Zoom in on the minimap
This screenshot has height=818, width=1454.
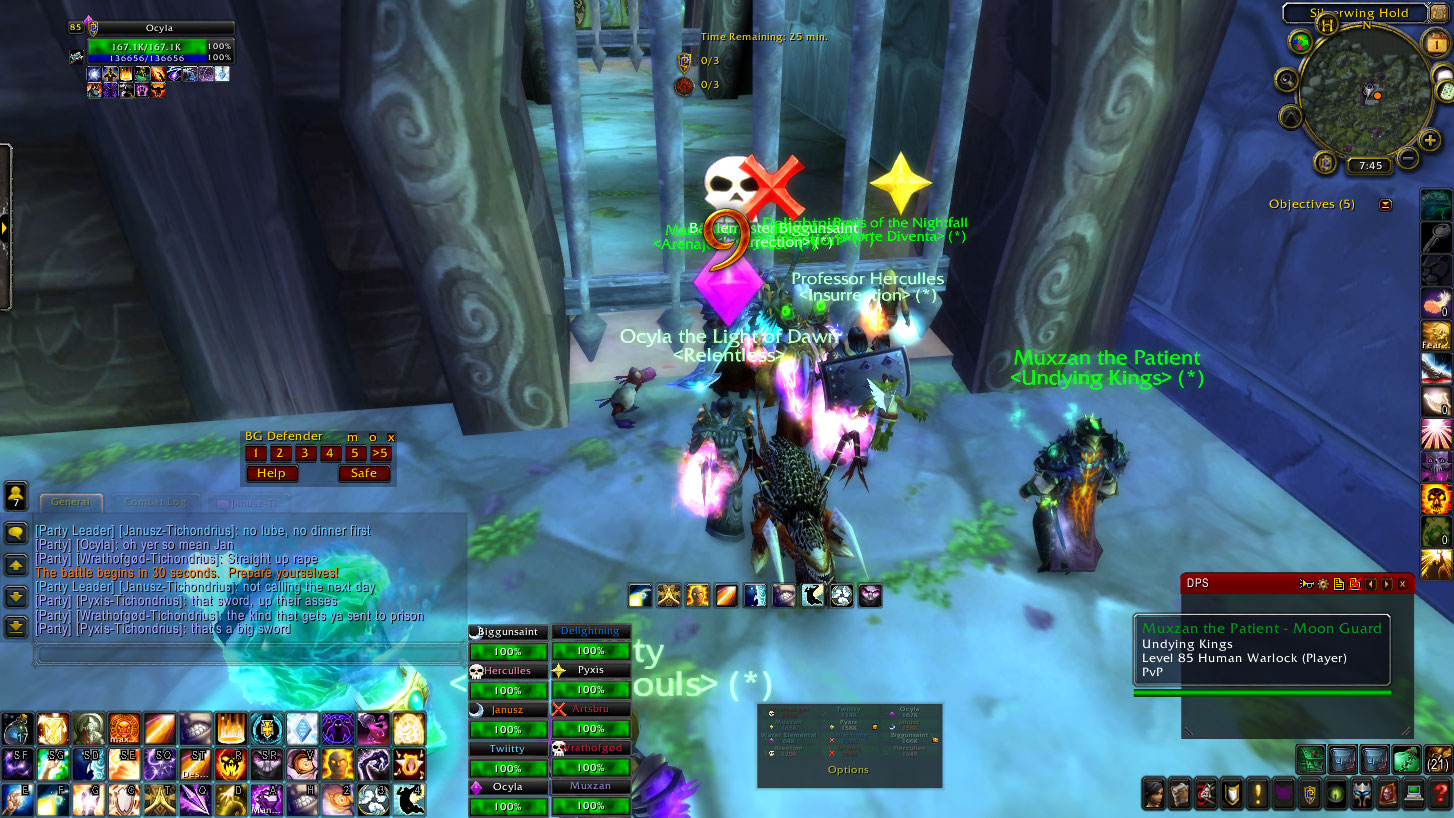click(x=1430, y=140)
